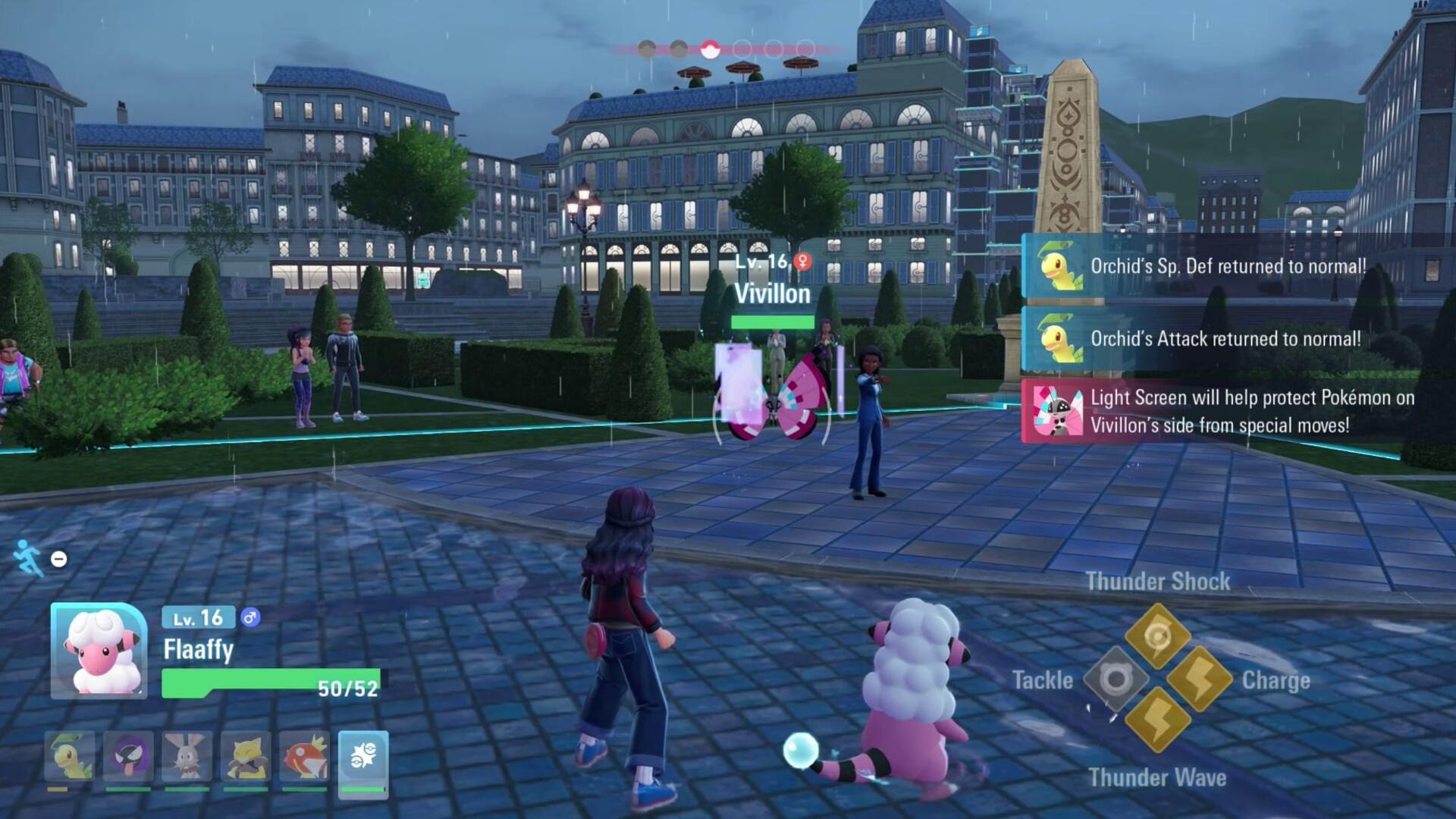
Task: Click Flaaffy's portrait
Action: pos(99,651)
